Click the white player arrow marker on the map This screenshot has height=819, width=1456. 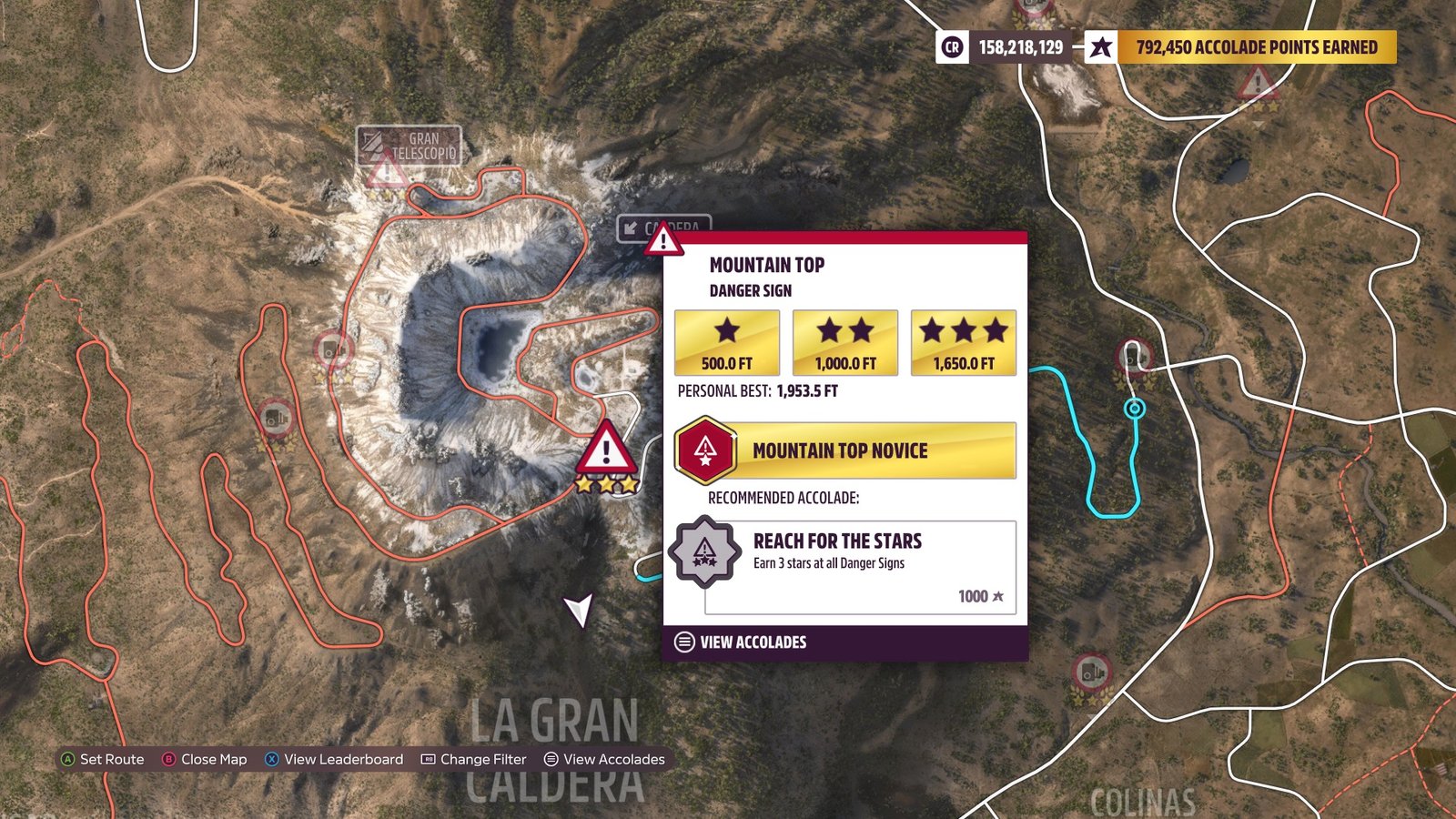tap(579, 609)
